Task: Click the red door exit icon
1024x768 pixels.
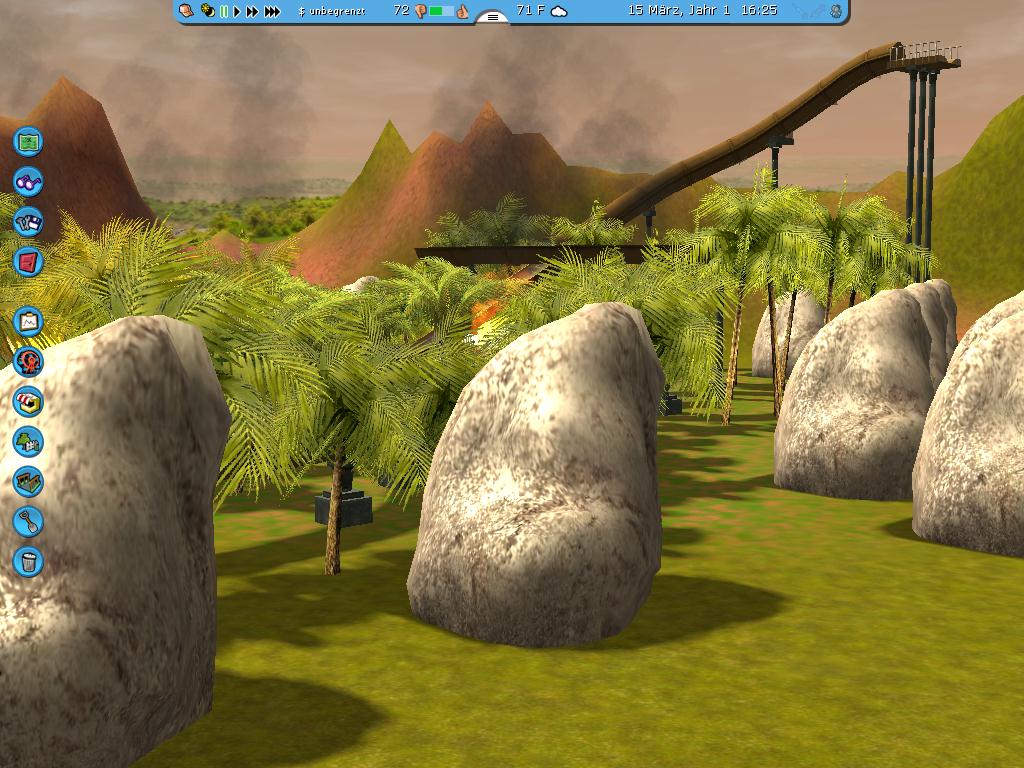Action: pos(28,262)
